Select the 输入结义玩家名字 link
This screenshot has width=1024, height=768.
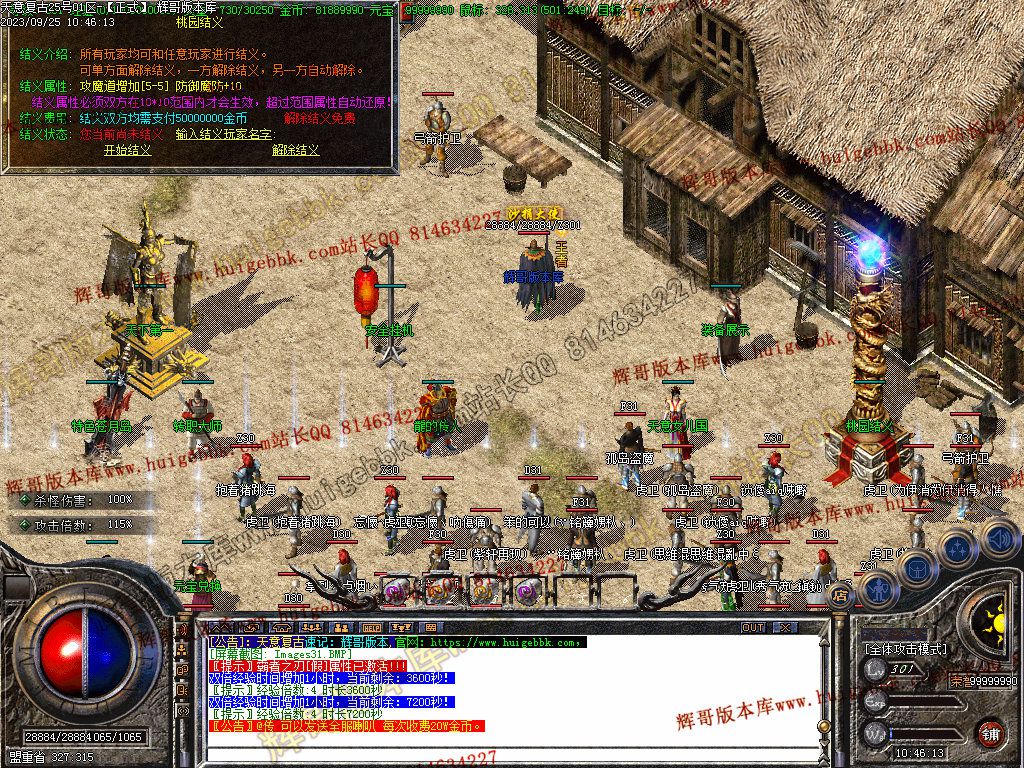coord(224,133)
